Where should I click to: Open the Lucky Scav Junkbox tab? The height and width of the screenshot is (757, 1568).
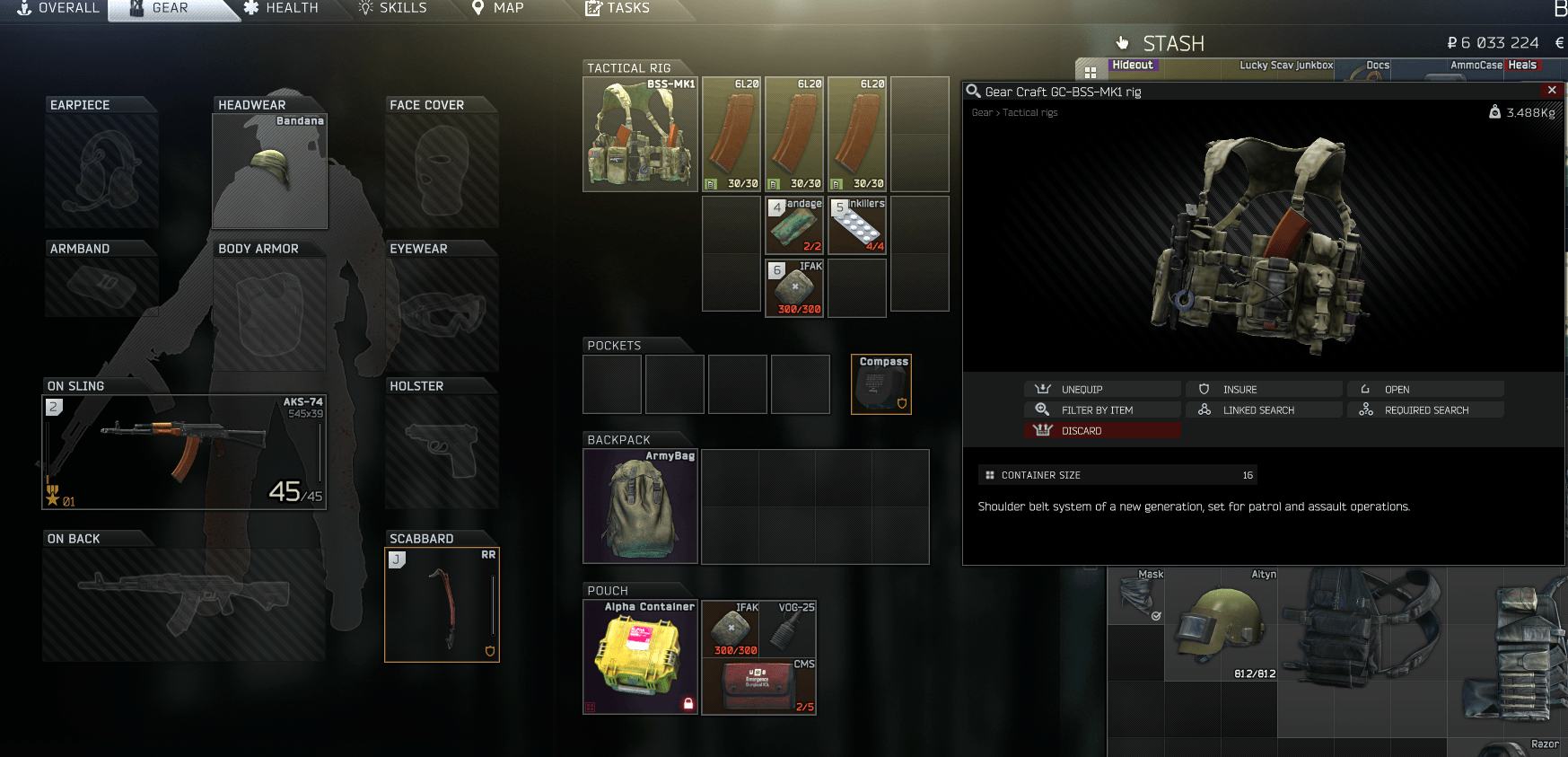(1285, 66)
